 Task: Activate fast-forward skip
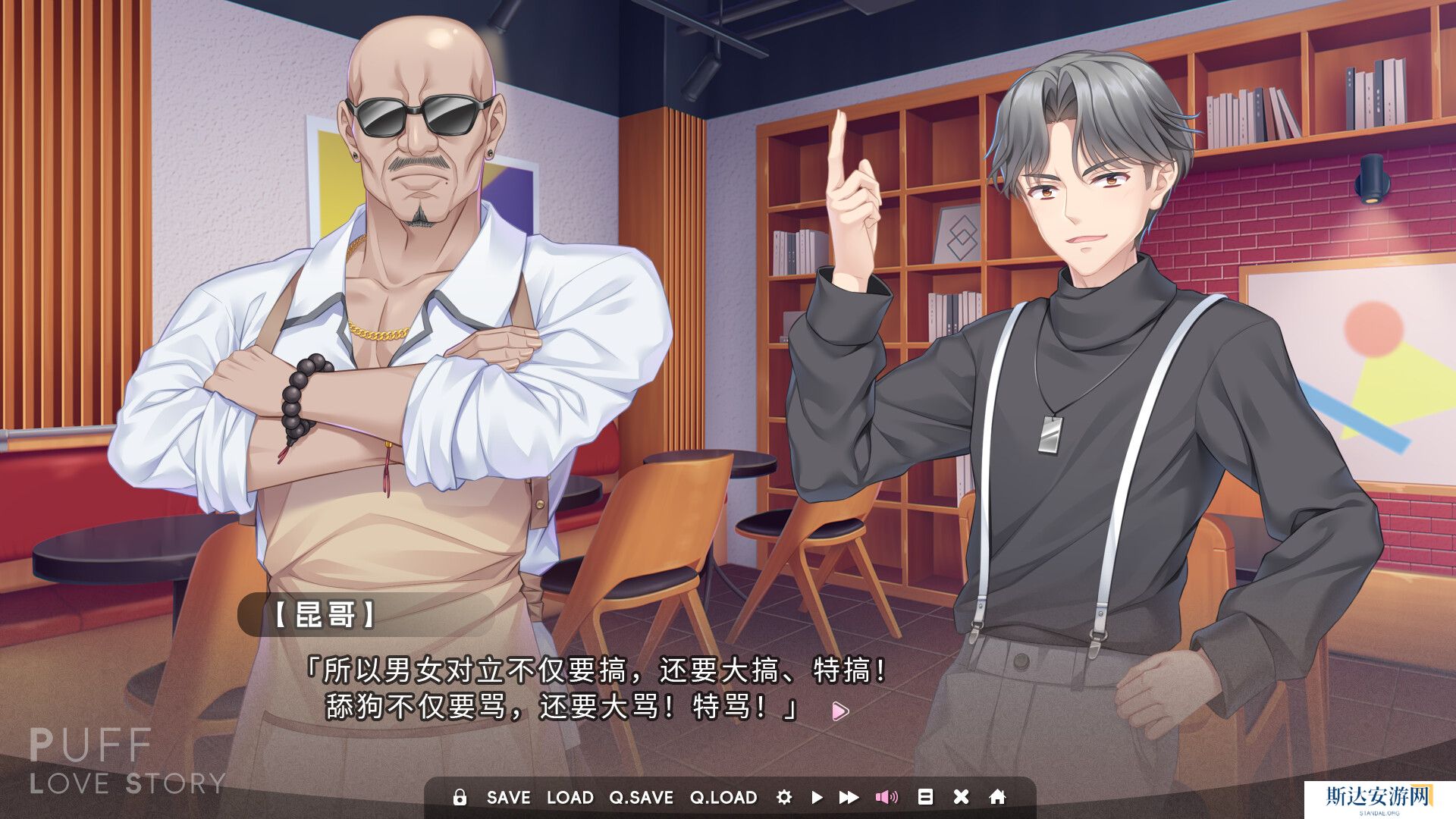(849, 797)
